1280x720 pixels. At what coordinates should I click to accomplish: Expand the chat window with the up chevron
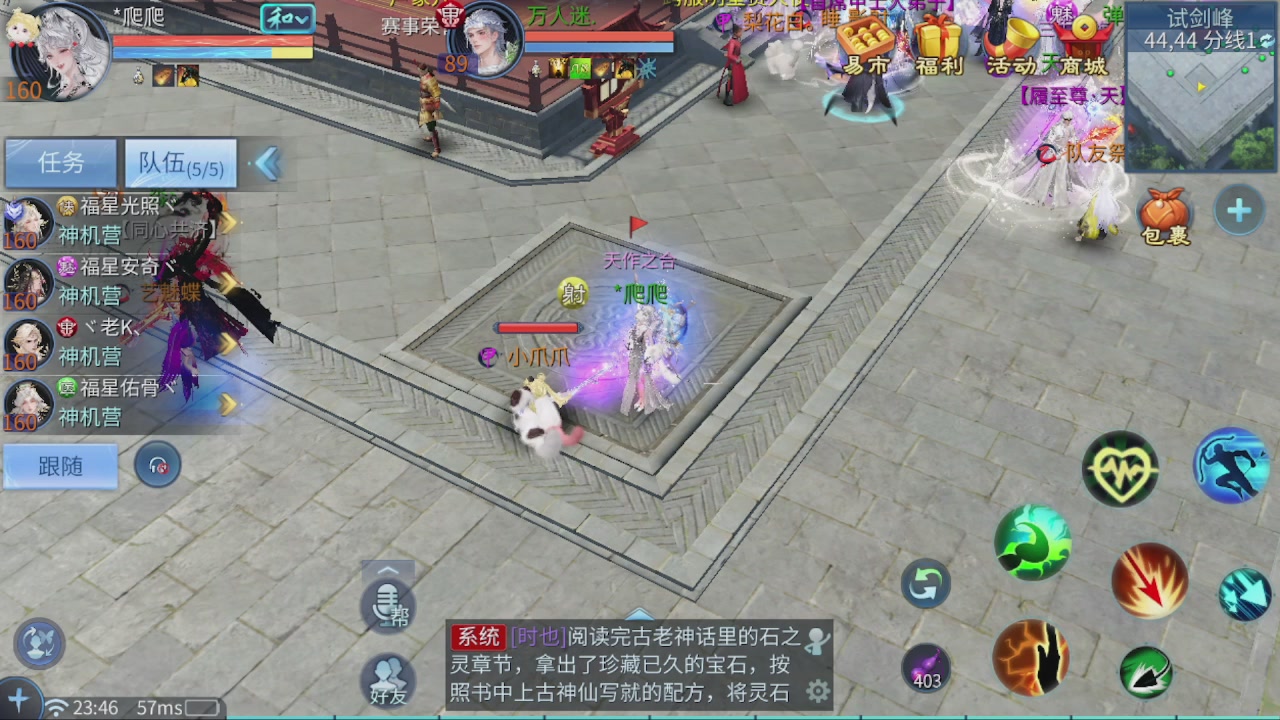click(388, 571)
